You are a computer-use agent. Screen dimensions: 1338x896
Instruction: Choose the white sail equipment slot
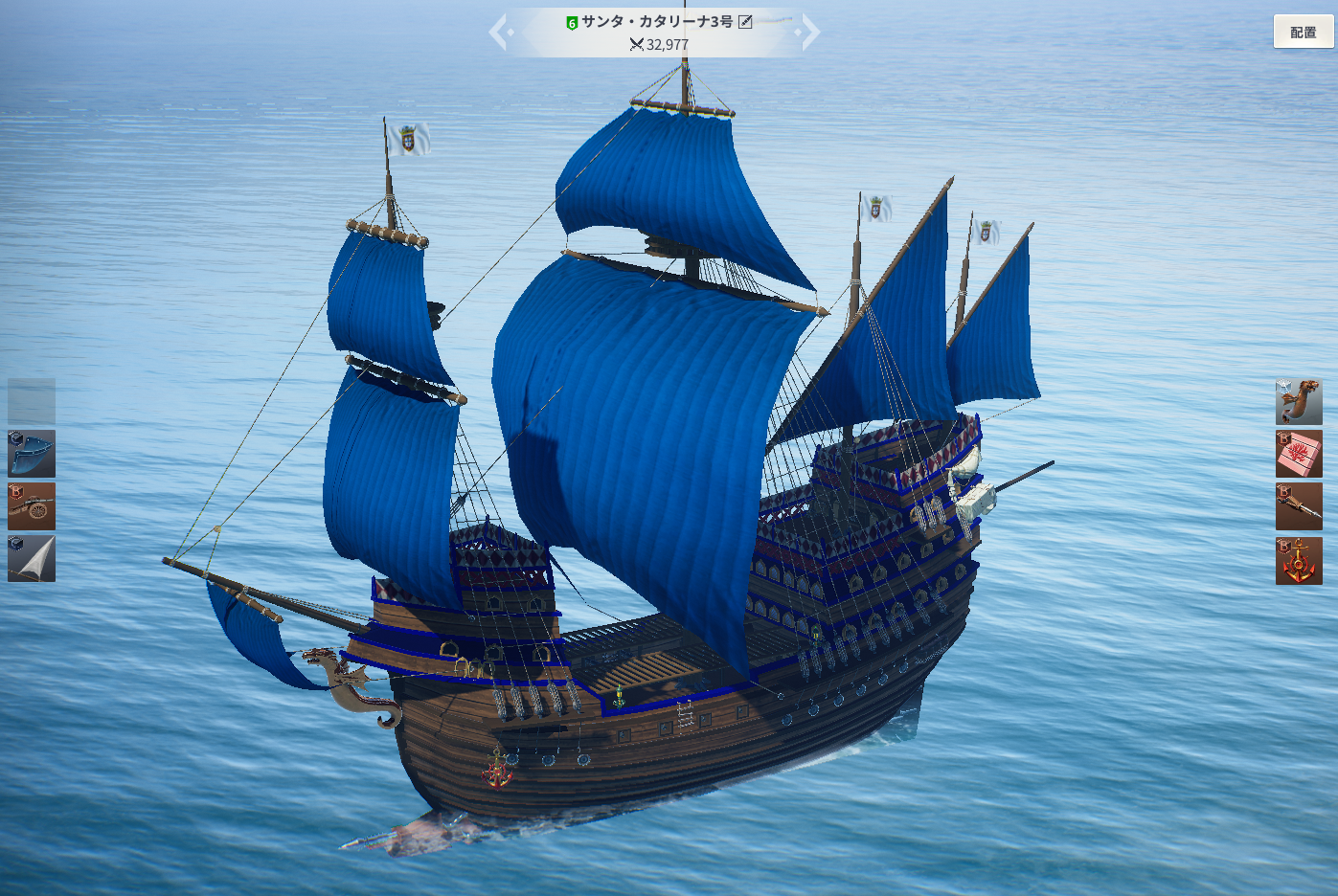(x=32, y=559)
